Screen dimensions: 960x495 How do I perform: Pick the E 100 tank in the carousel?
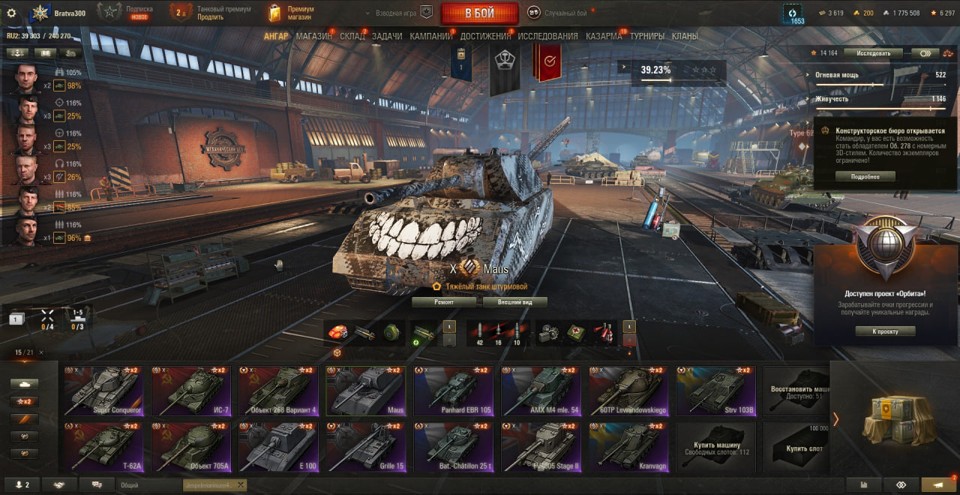278,447
